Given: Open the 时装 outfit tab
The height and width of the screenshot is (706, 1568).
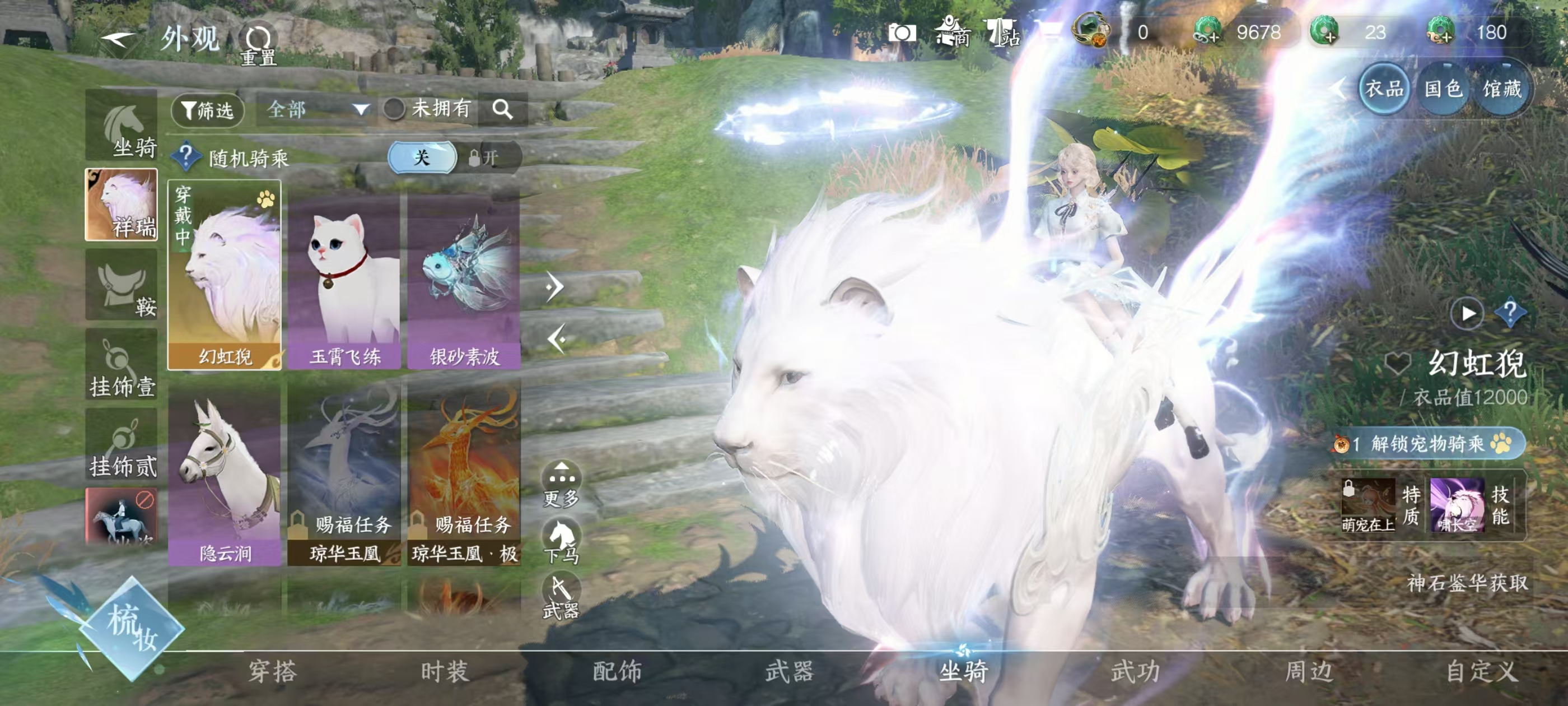Looking at the screenshot, I should [445, 672].
